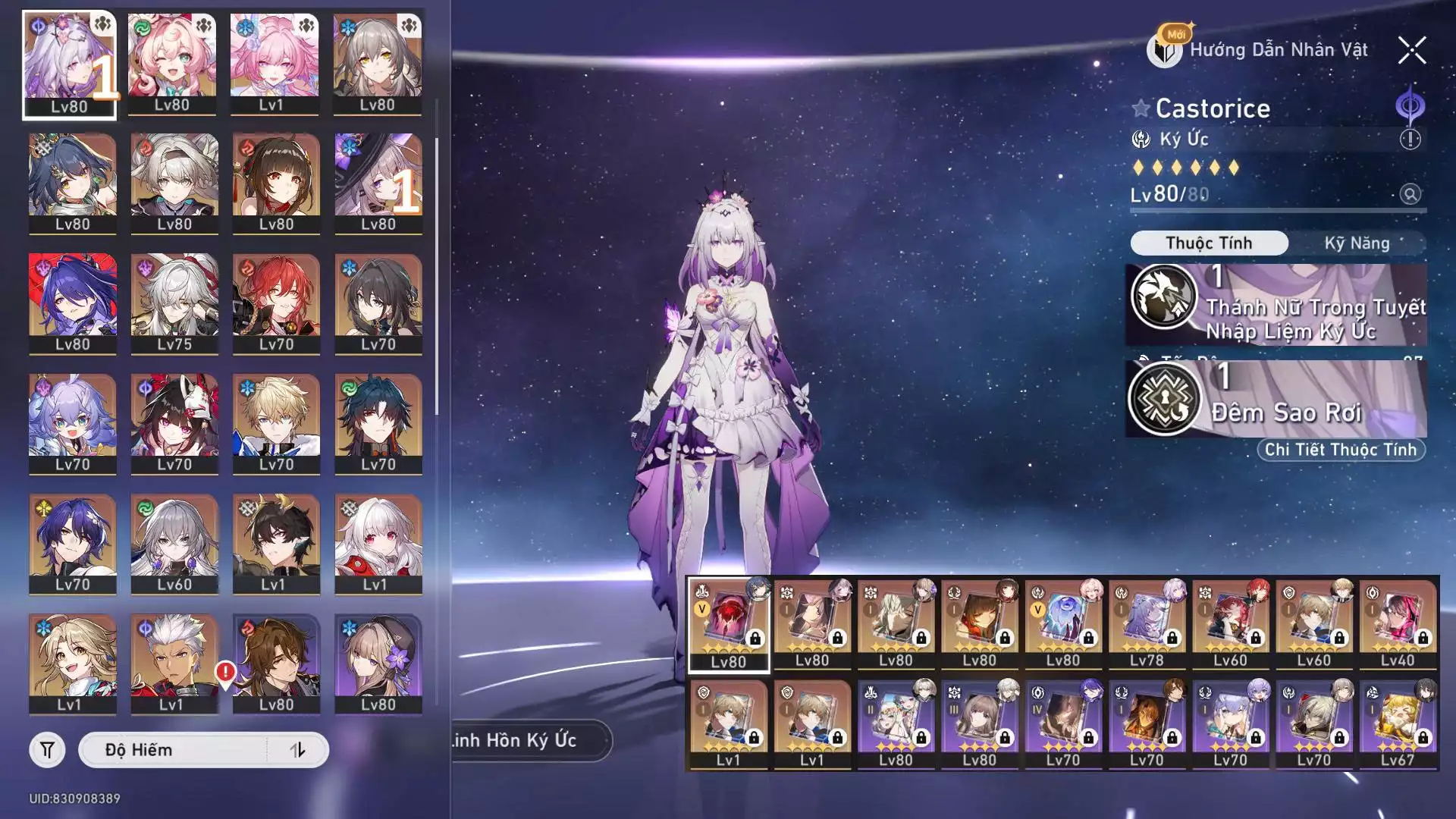Open Chi Tiết Thuộc Tính details

(x=1340, y=450)
